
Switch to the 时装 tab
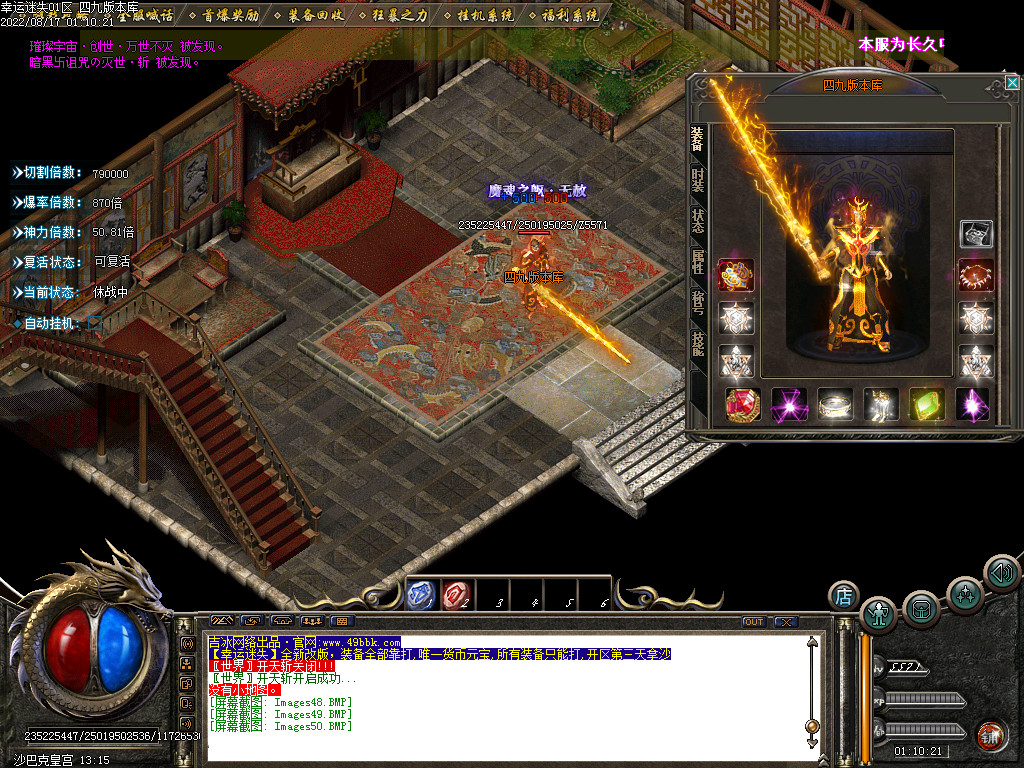coord(697,180)
